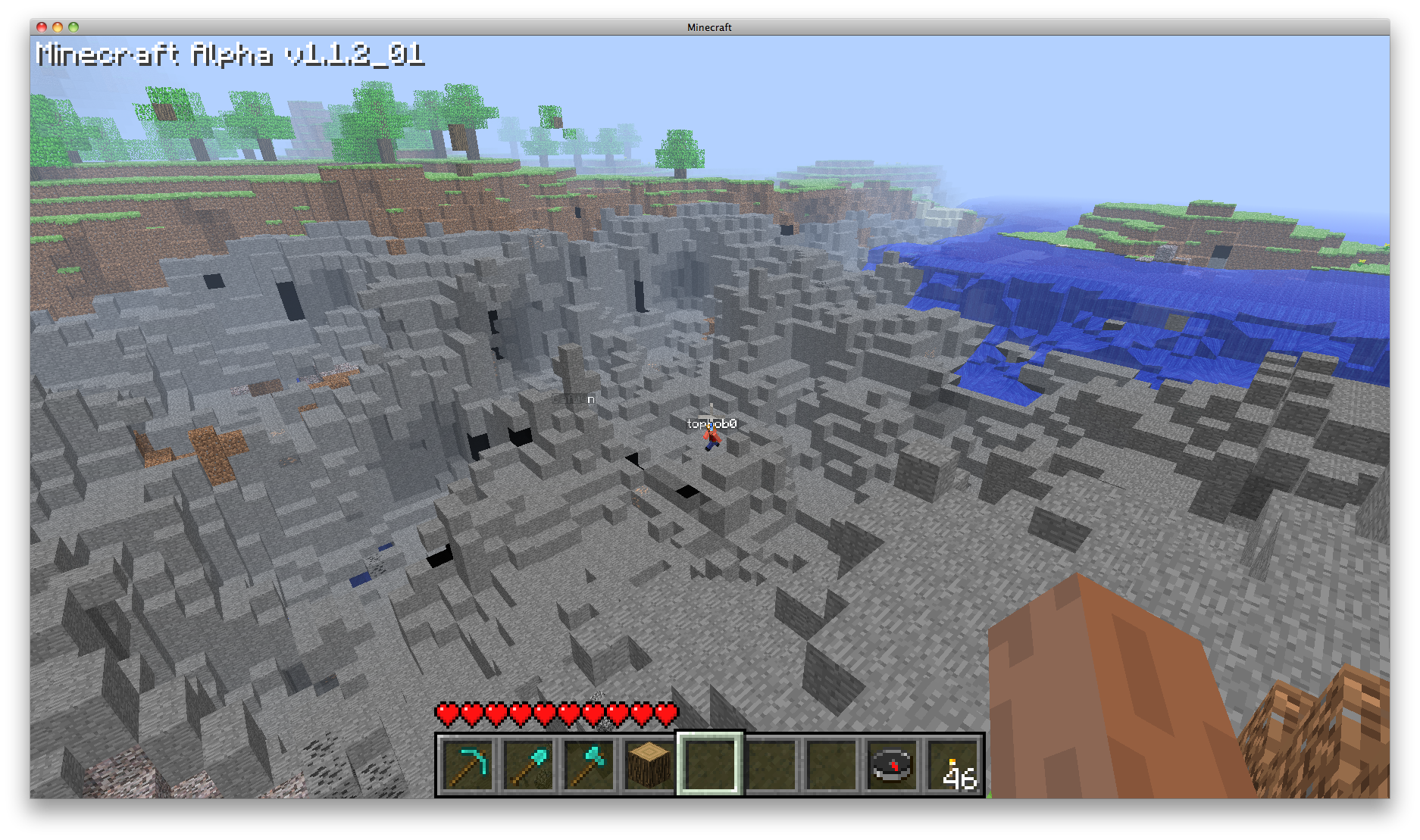
Task: Minimize the window using the yellow button
Action: [x=58, y=27]
